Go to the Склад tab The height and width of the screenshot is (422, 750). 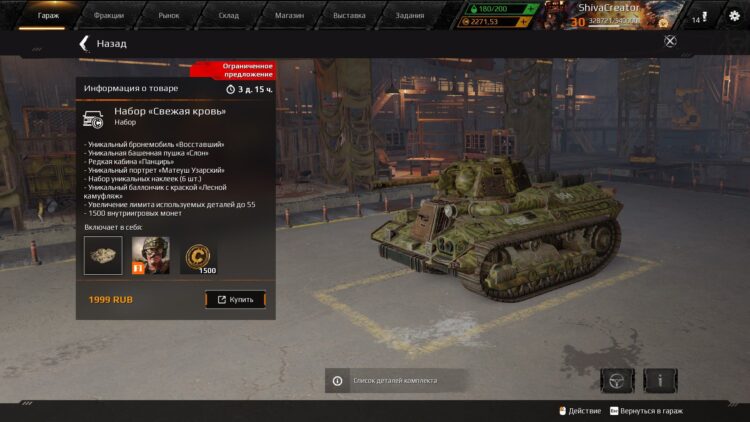229,15
